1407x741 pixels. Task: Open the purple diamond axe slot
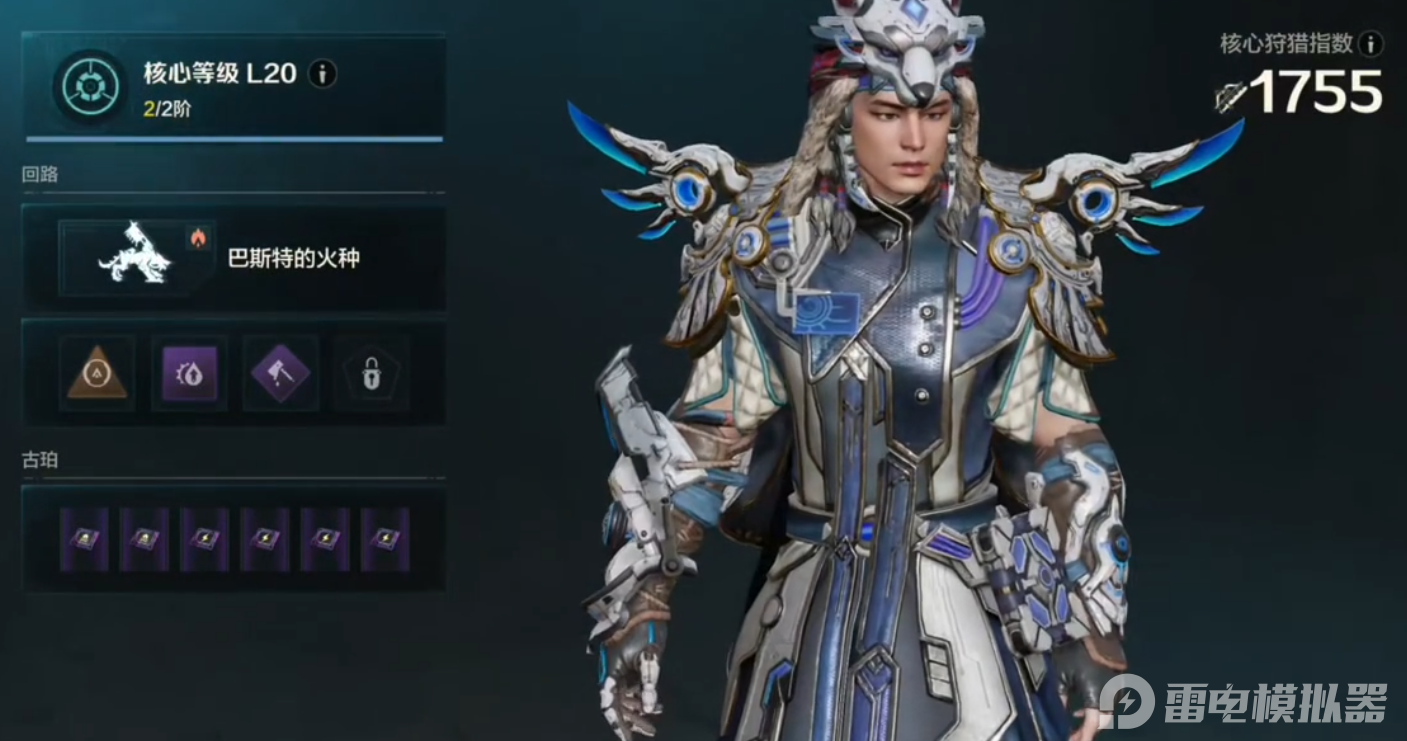click(x=280, y=374)
